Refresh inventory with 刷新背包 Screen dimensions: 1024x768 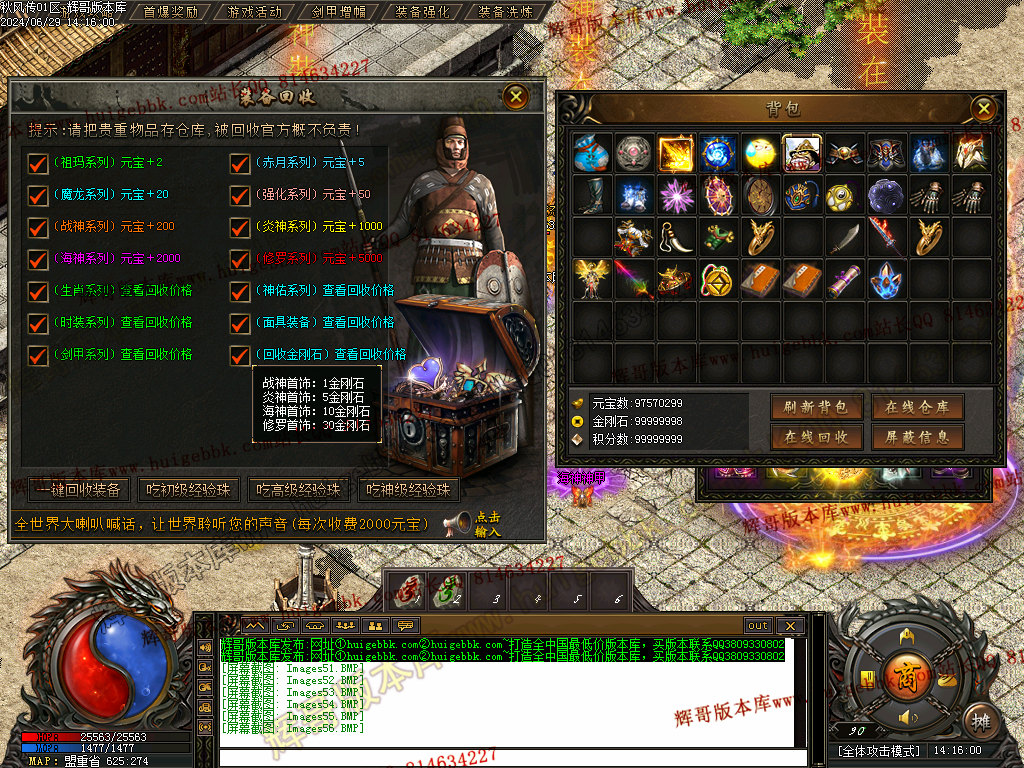tap(816, 407)
